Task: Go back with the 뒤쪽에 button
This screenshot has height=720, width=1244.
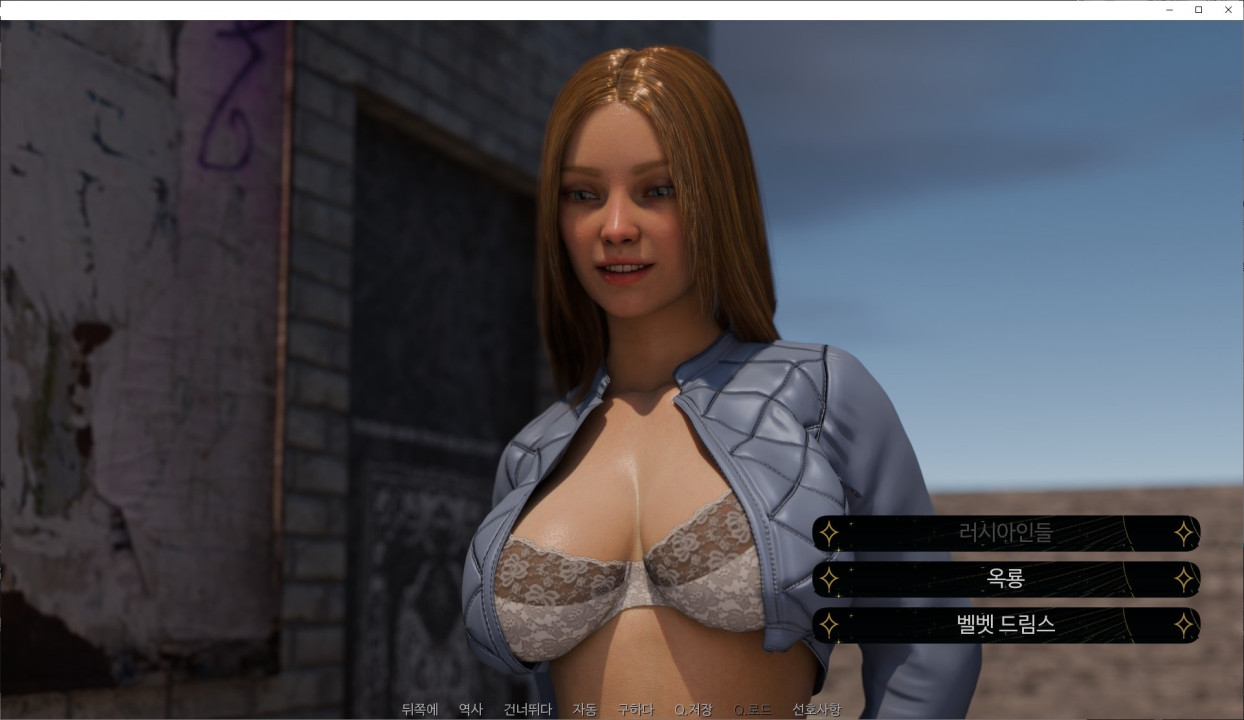Action: pyautogui.click(x=420, y=710)
